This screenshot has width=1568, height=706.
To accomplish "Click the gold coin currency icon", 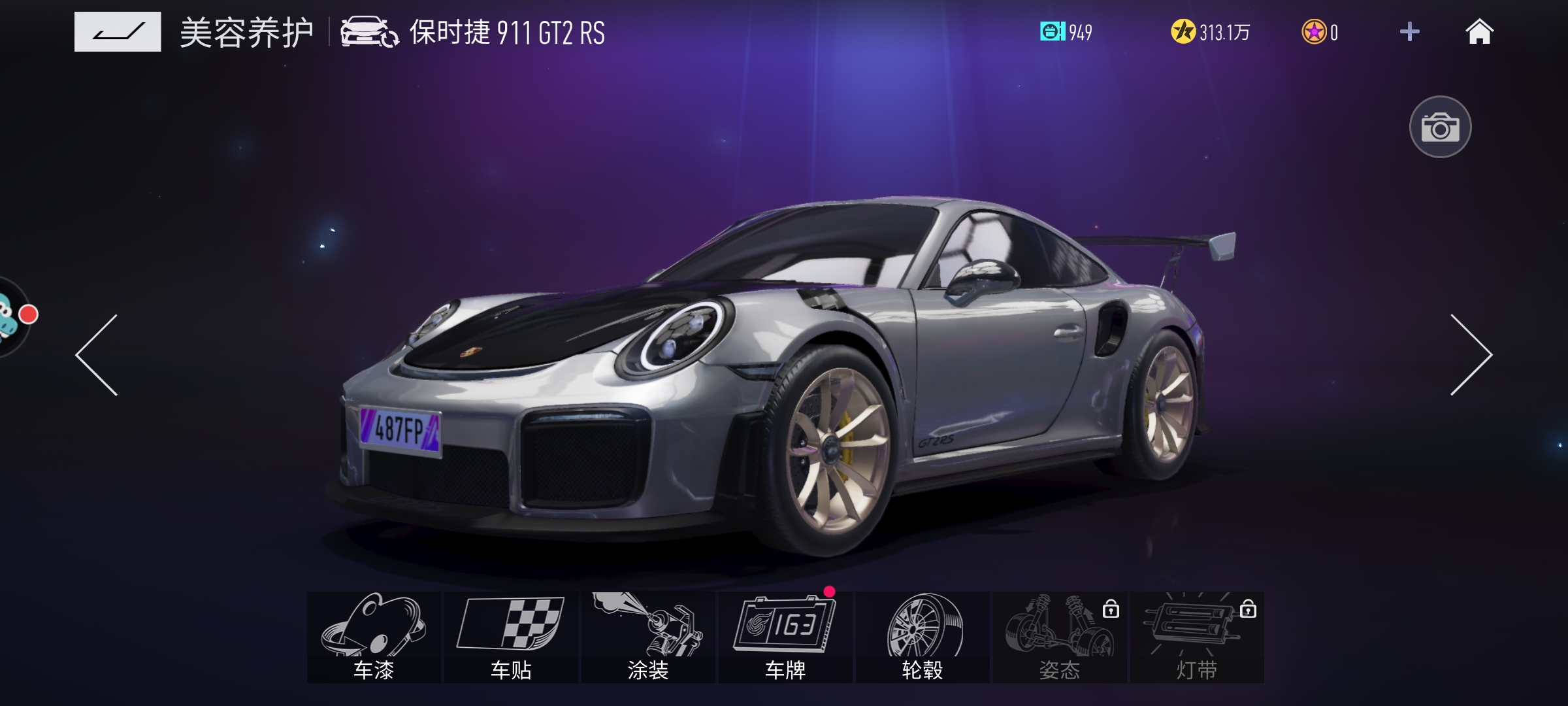I will (x=1183, y=31).
